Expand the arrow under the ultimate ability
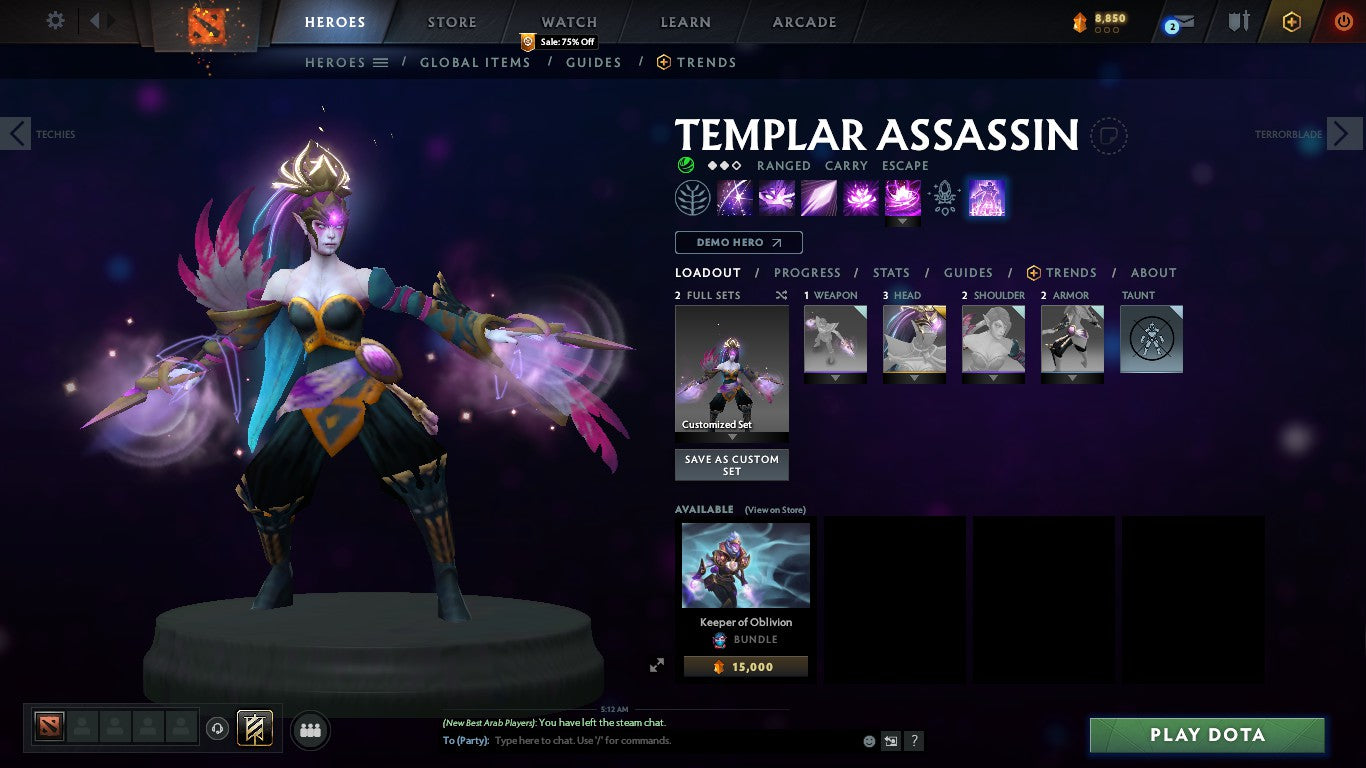This screenshot has width=1366, height=768. (x=903, y=221)
